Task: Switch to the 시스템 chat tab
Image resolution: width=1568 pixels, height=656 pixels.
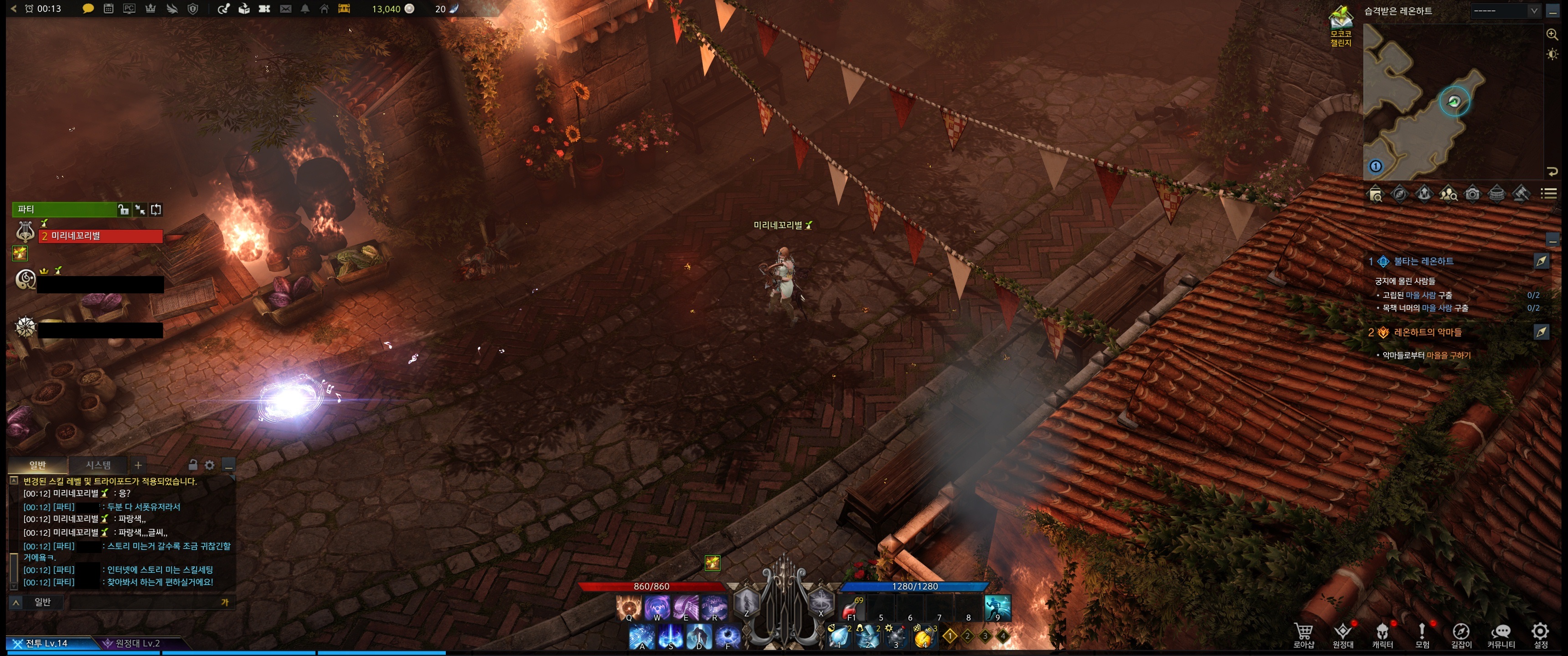Action: (x=98, y=465)
